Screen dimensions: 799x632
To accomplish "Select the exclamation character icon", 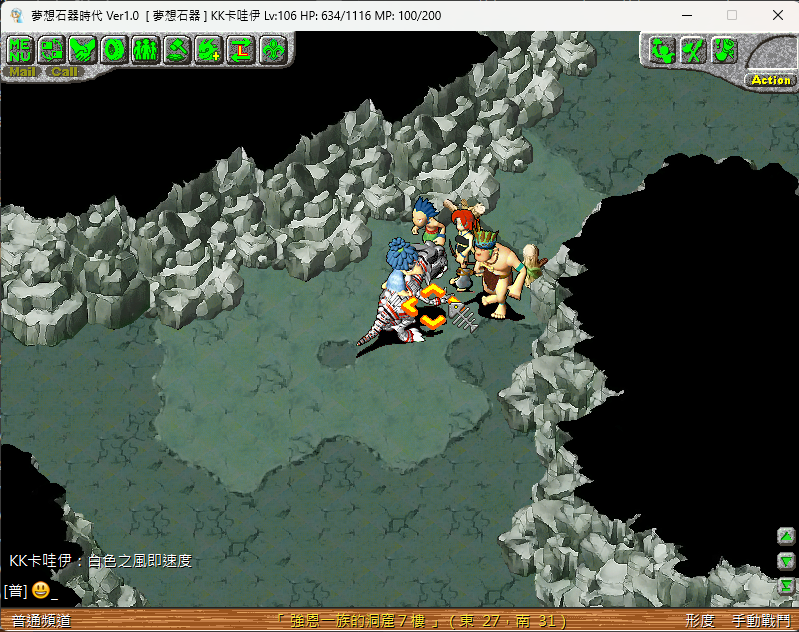I will [x=724, y=49].
